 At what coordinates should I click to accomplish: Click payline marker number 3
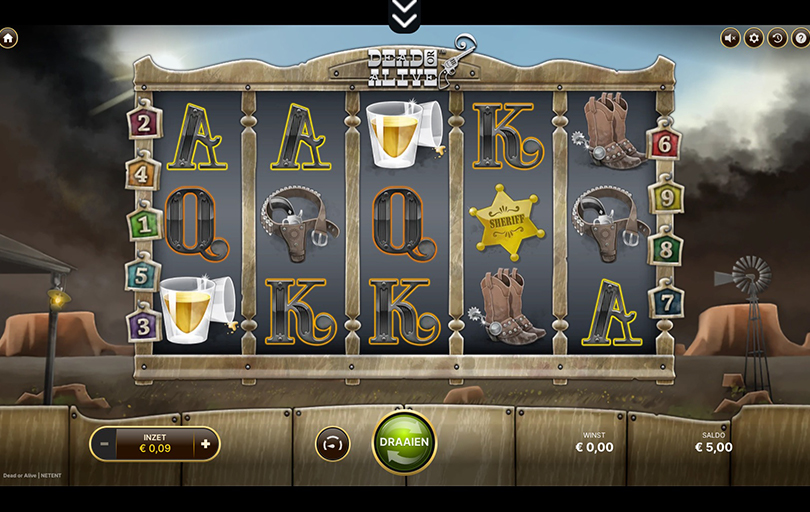coord(144,325)
